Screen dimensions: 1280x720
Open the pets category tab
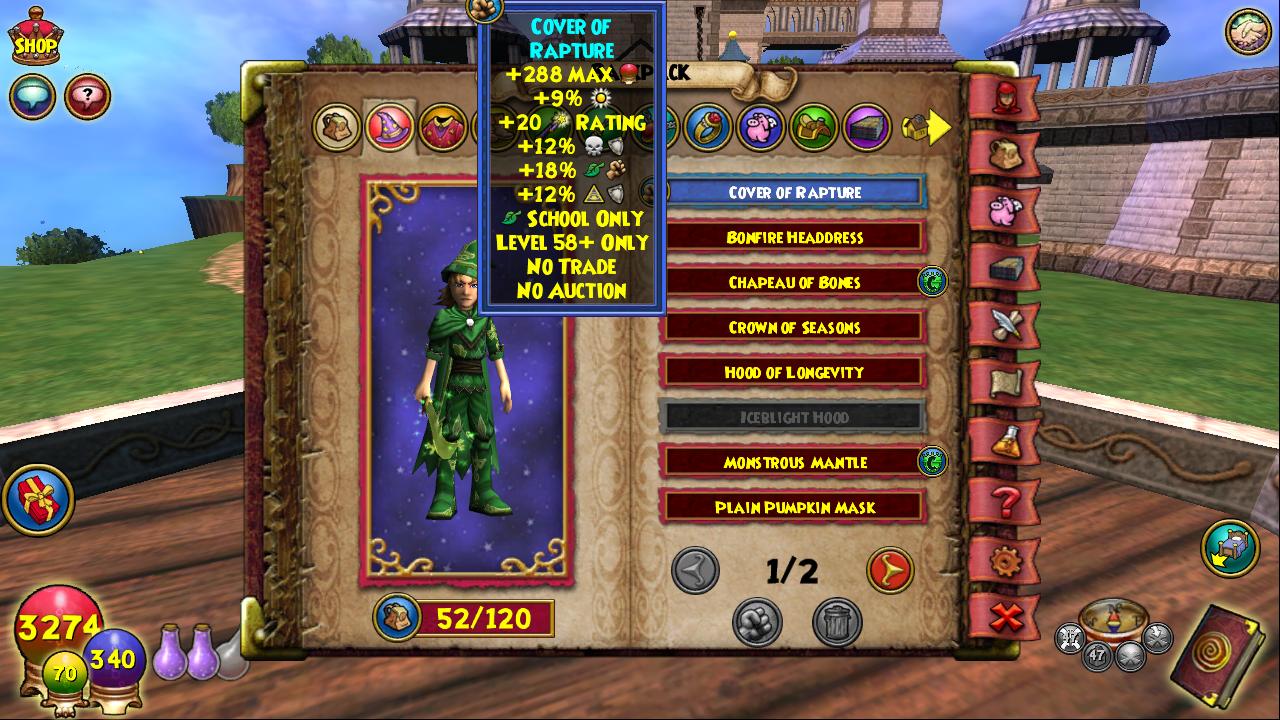point(761,127)
